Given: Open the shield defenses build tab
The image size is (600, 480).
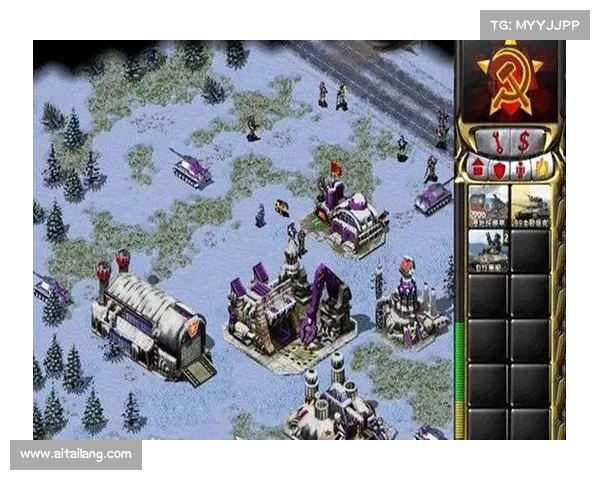Looking at the screenshot, I should [x=497, y=168].
